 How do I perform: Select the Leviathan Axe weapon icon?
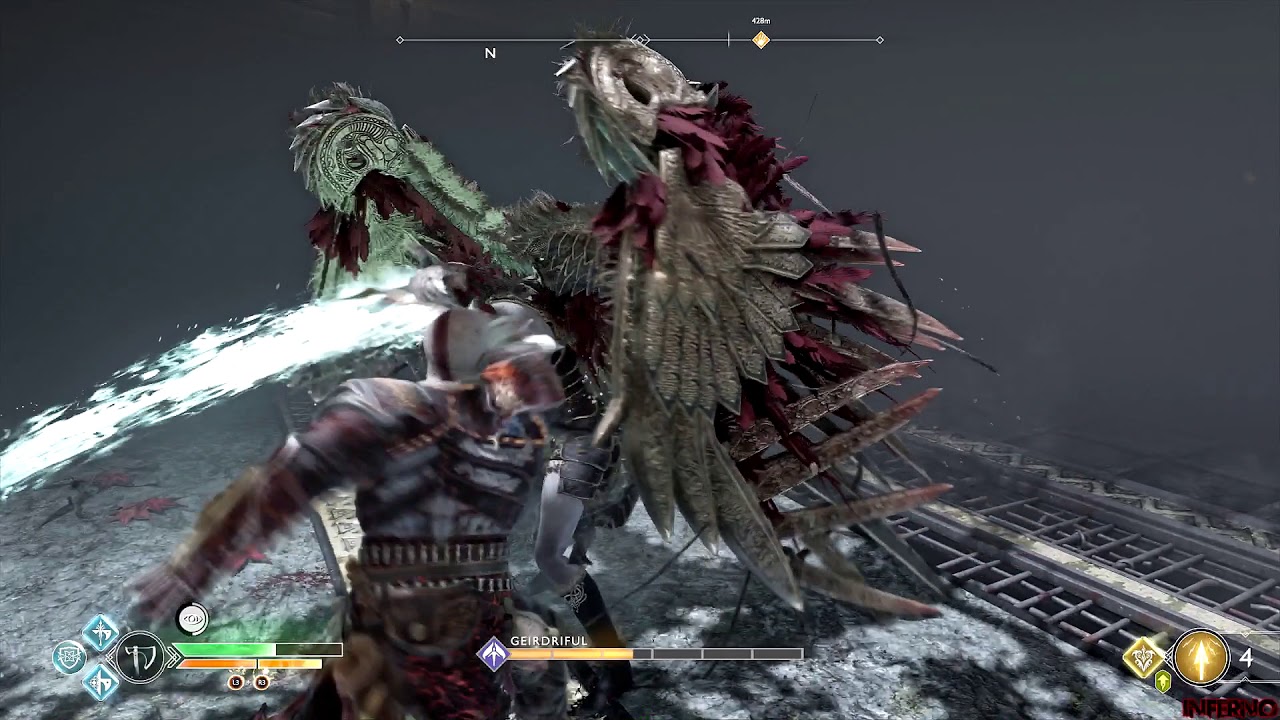140,659
